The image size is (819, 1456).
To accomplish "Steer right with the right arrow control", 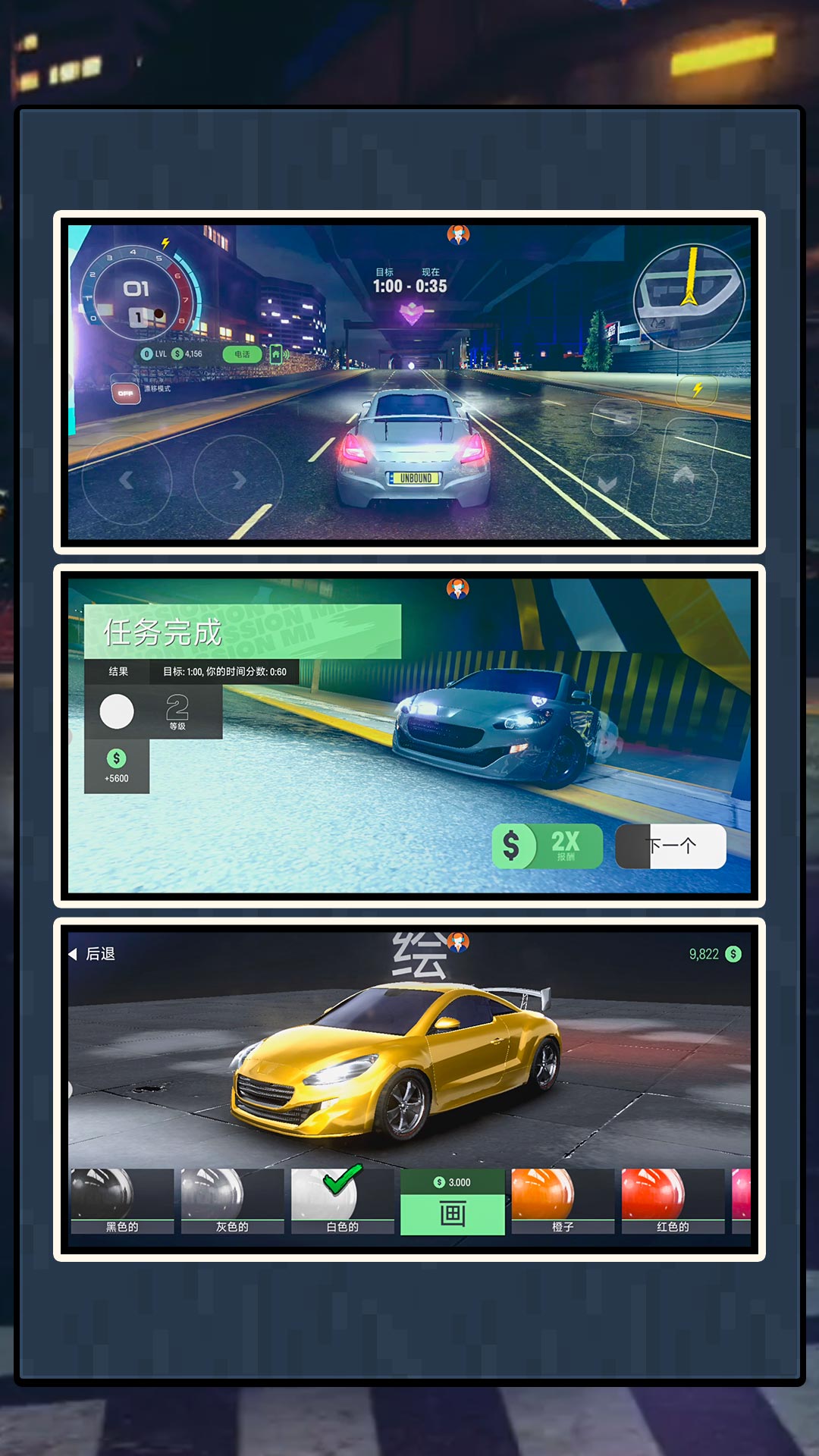I will 238,479.
